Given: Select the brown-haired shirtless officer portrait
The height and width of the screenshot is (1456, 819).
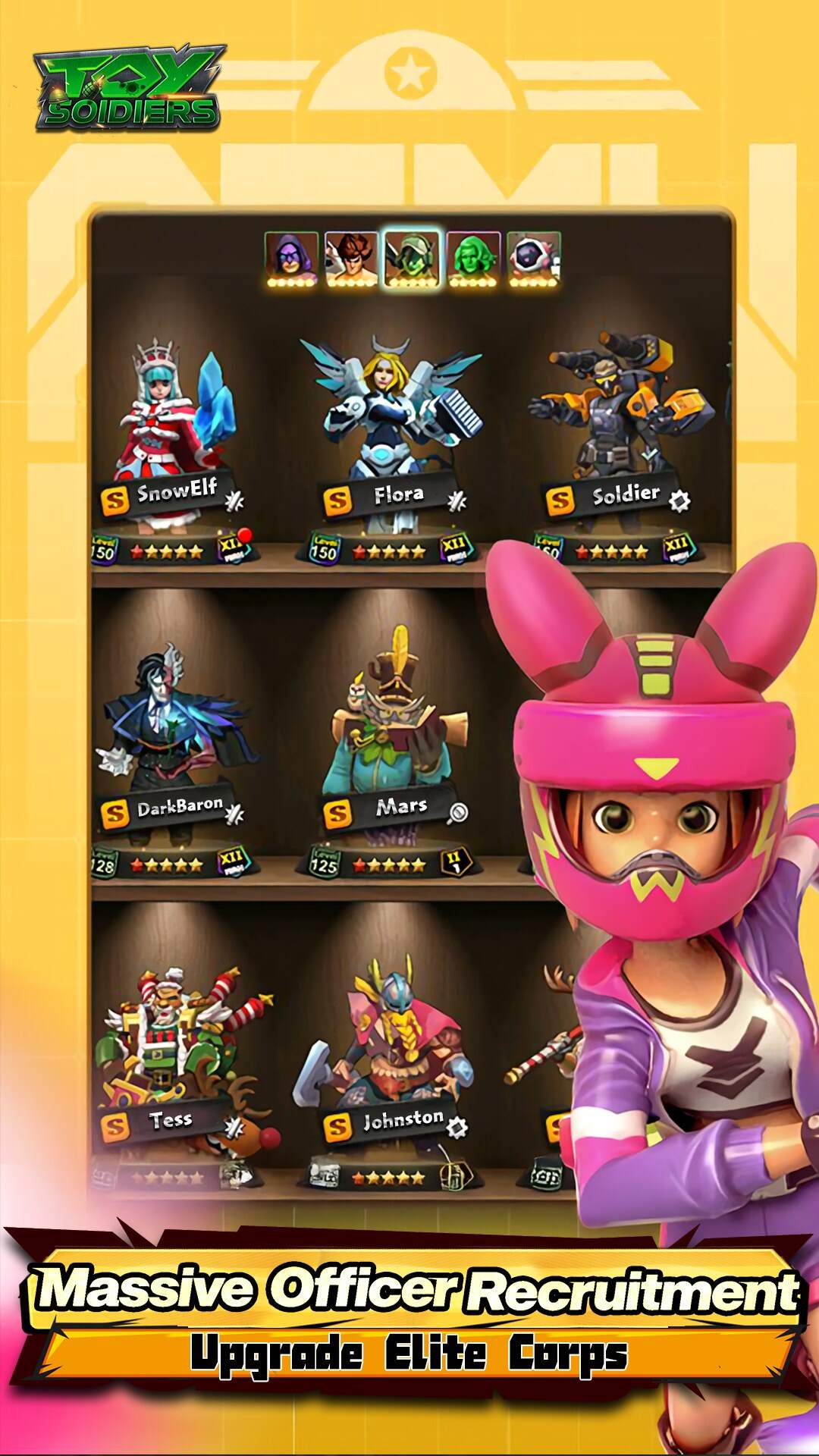Looking at the screenshot, I should (351, 258).
